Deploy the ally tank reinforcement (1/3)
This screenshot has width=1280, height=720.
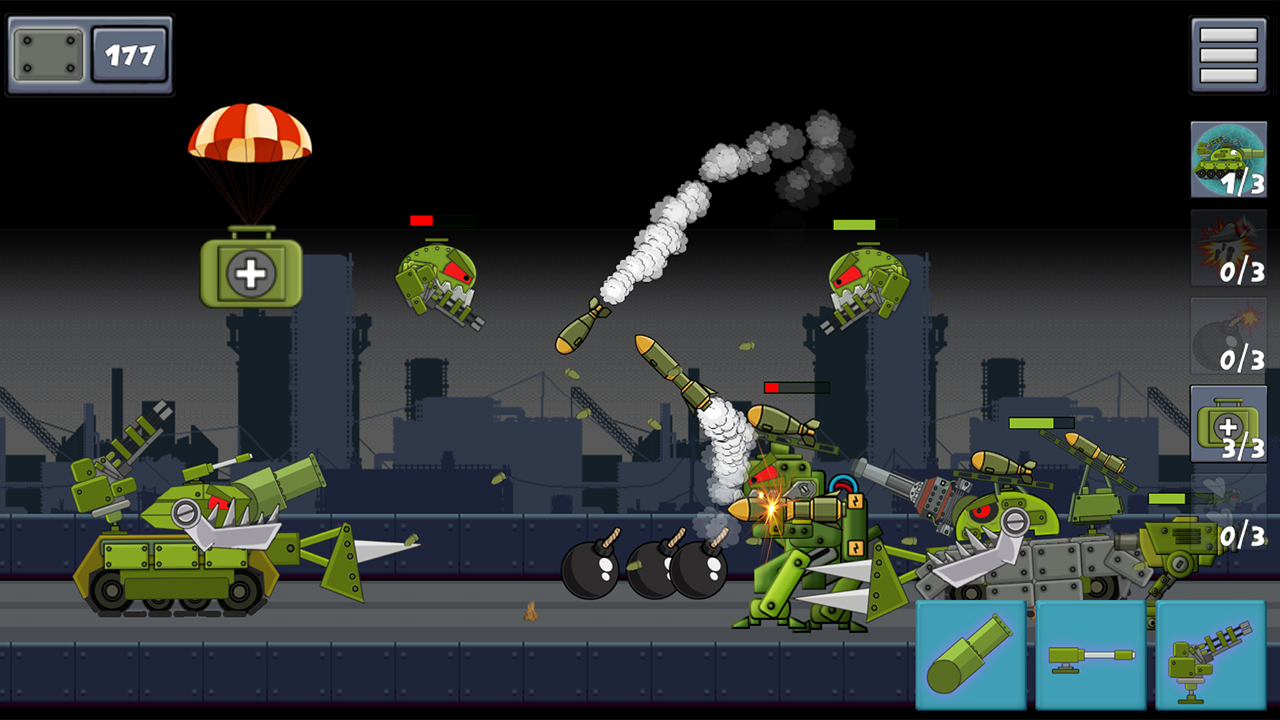(1228, 160)
